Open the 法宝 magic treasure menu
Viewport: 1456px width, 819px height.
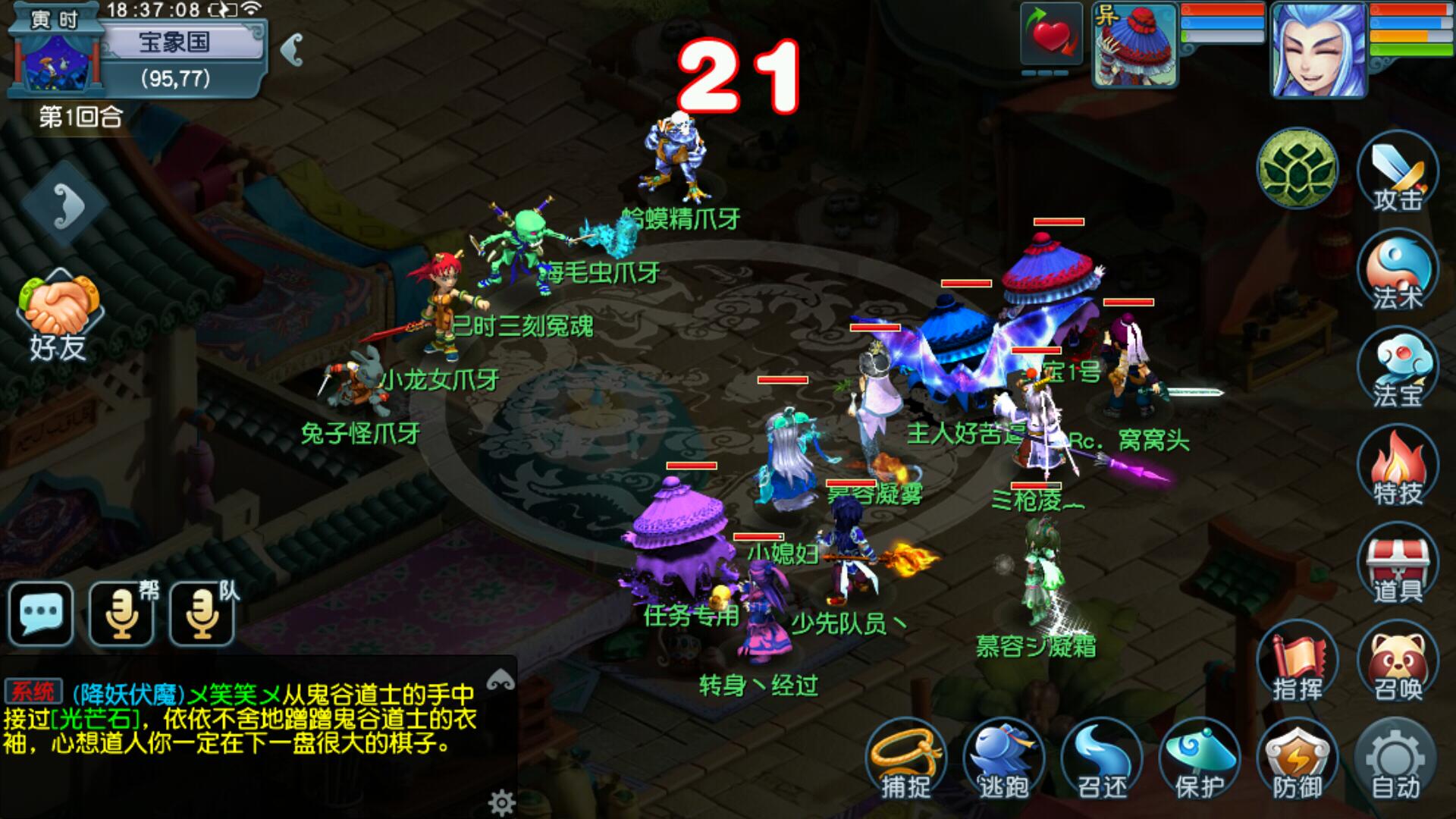pyautogui.click(x=1397, y=369)
